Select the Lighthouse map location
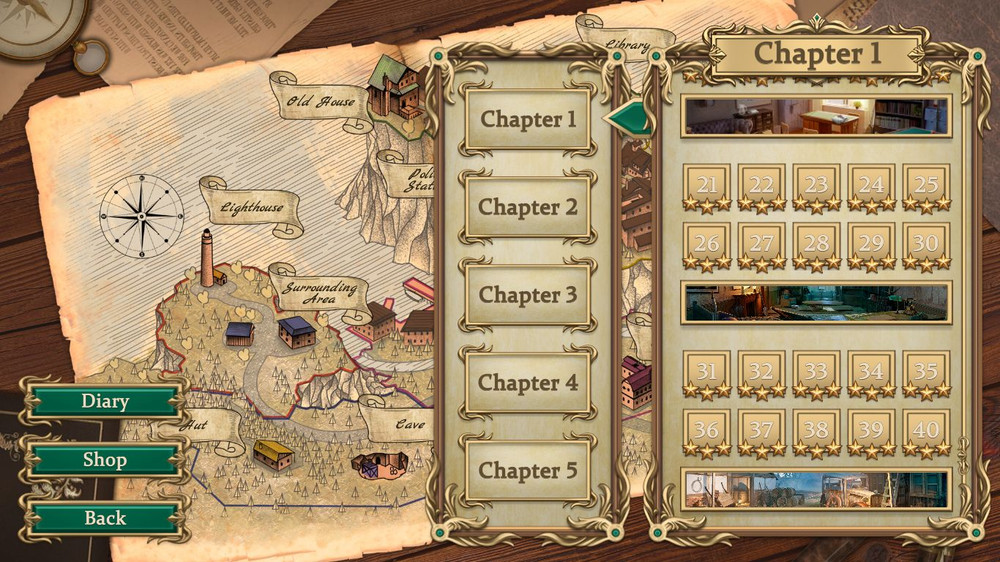 pos(253,208)
